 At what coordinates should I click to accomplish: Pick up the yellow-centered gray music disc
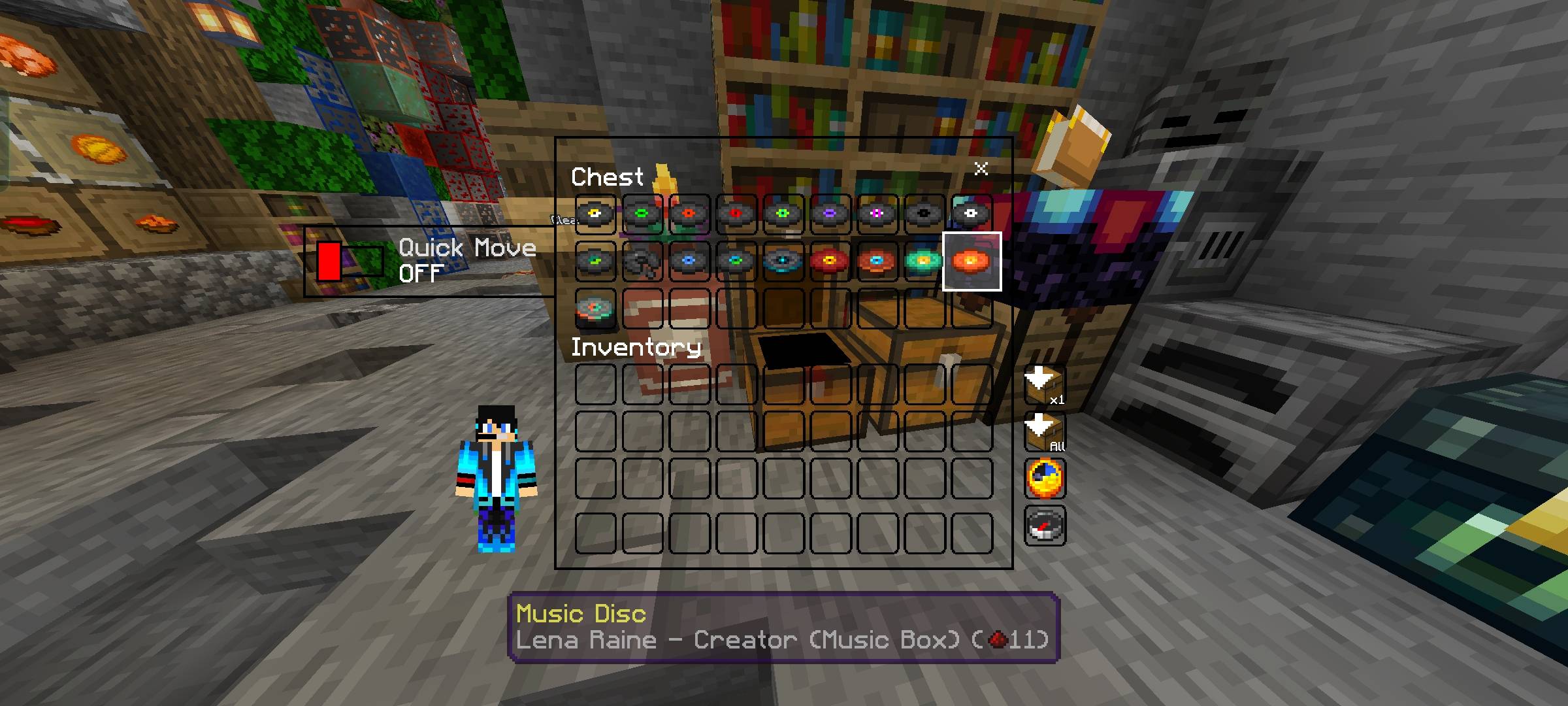point(595,214)
